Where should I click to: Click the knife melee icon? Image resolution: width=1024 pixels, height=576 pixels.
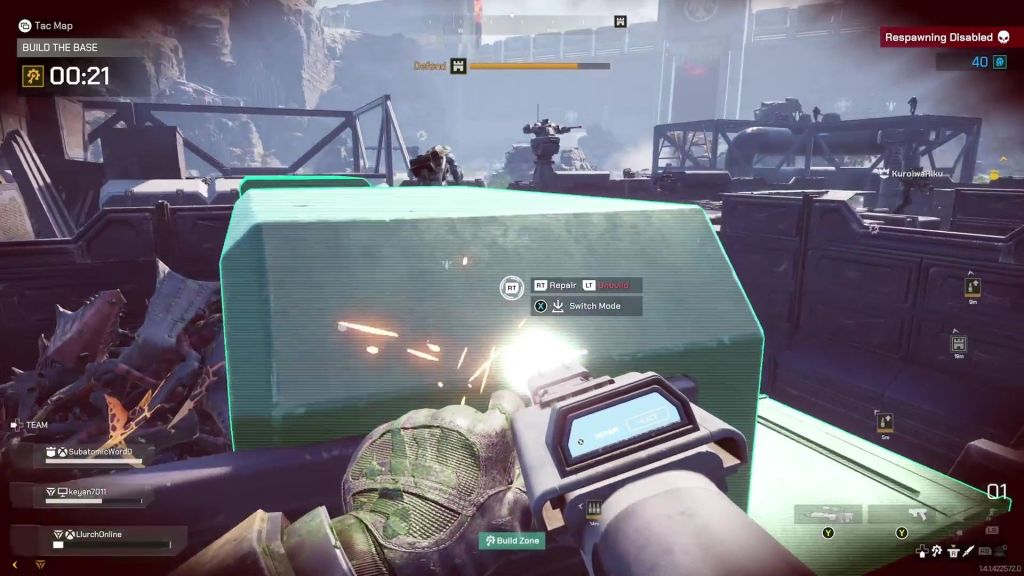click(x=968, y=550)
